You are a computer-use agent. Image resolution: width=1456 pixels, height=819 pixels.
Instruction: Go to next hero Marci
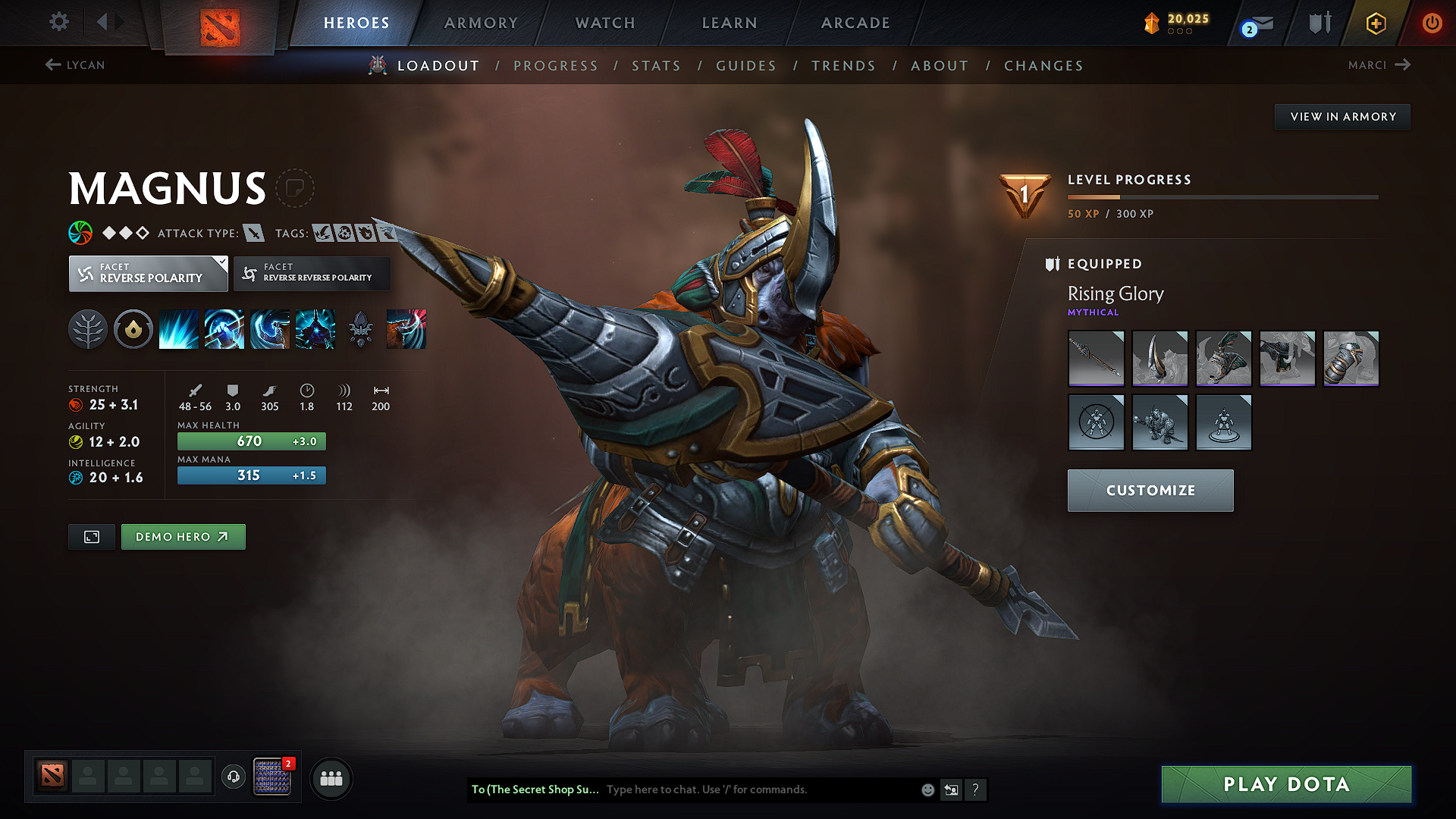point(1379,65)
